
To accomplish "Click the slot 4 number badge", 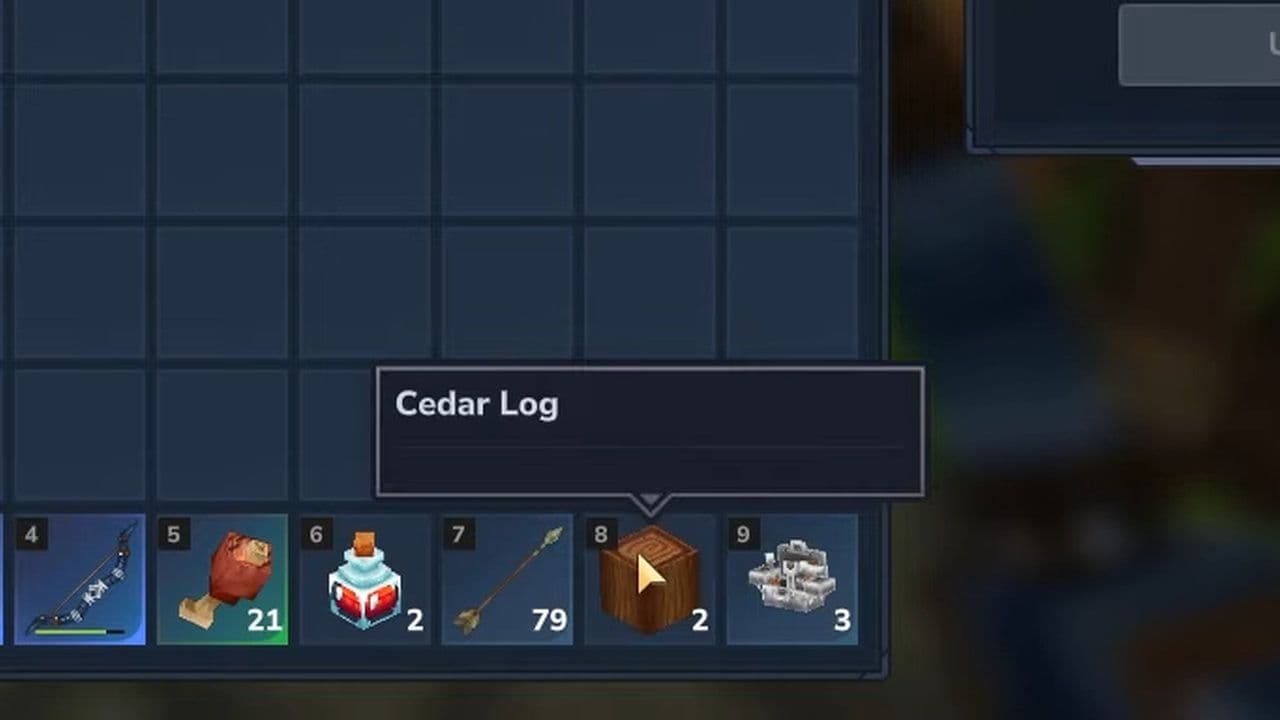I will pos(31,536).
